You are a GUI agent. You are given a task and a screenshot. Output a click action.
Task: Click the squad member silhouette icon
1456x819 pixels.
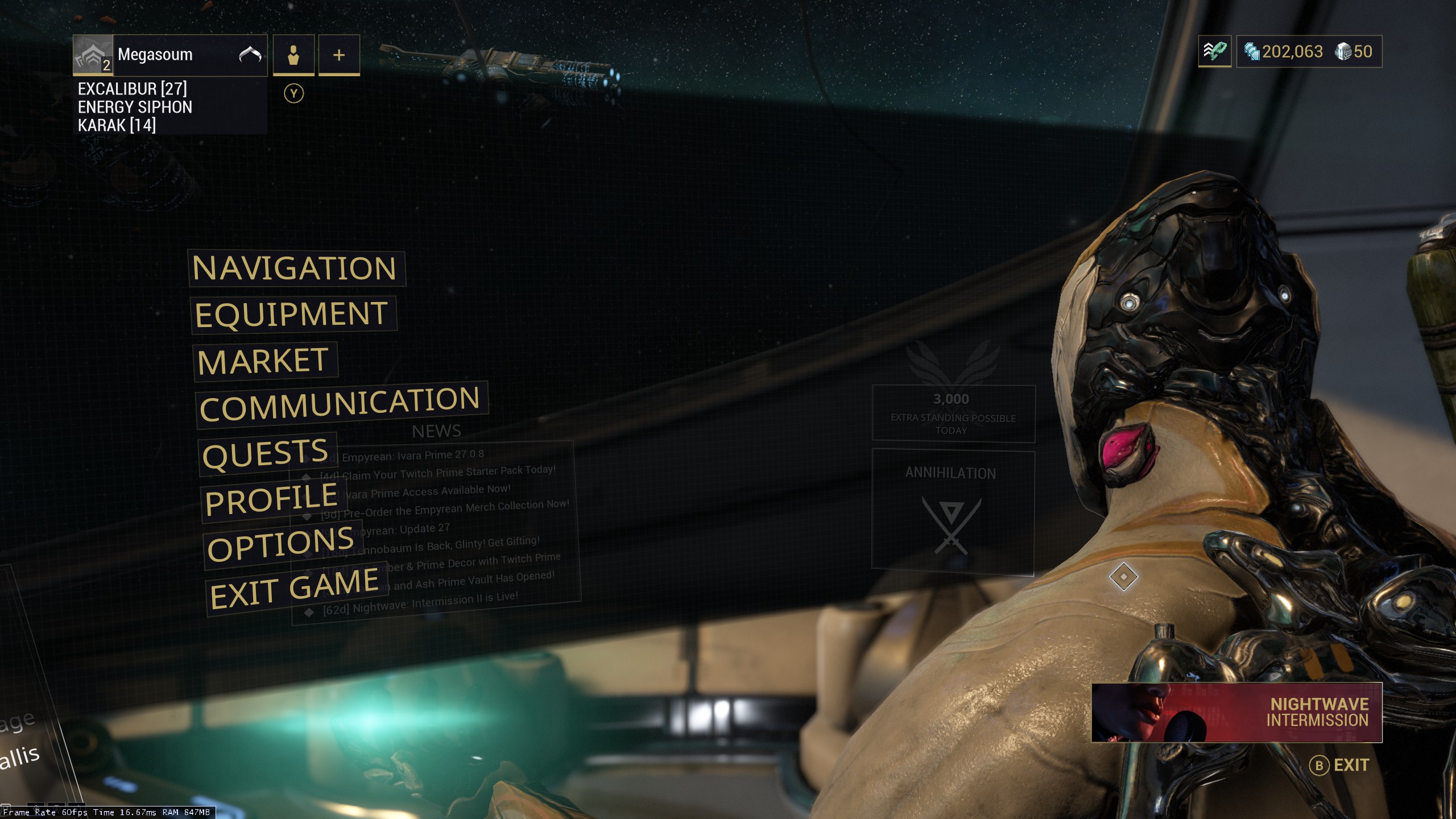coord(293,55)
